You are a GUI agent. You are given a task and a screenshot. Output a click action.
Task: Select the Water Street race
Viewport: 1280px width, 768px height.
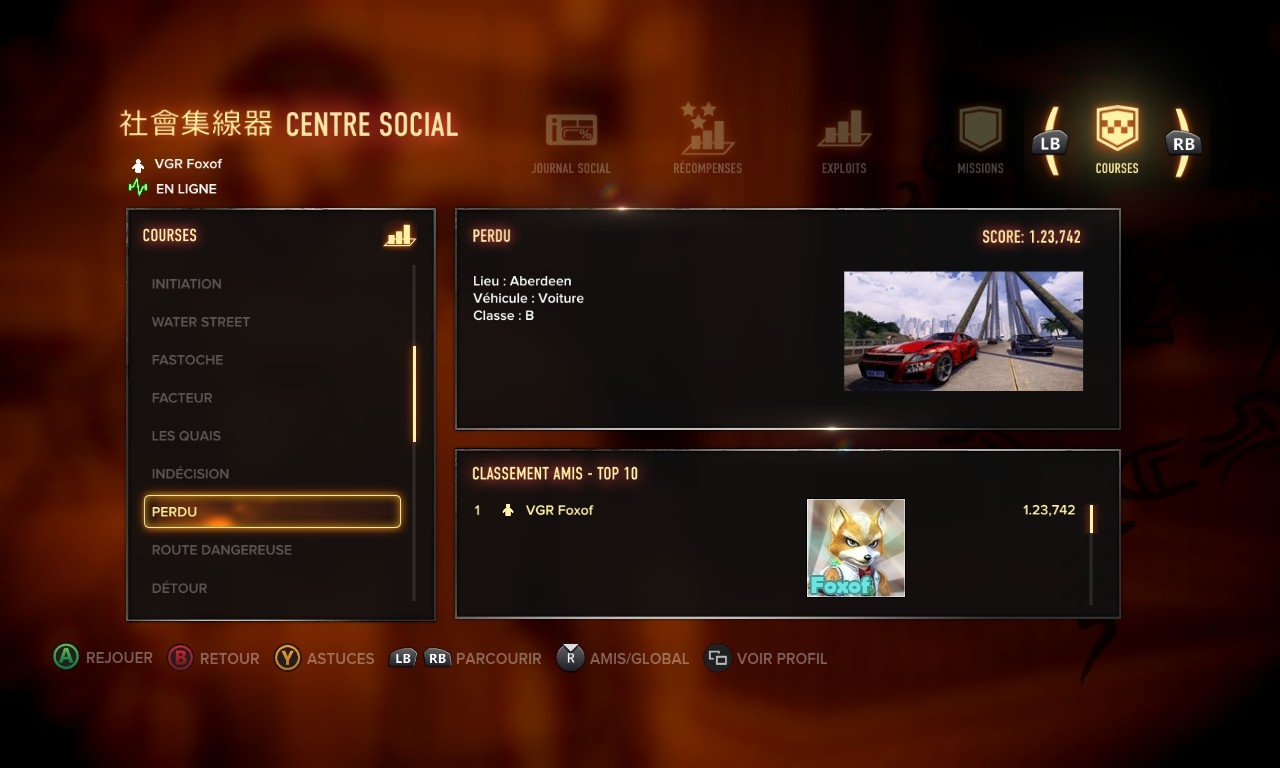[201, 322]
